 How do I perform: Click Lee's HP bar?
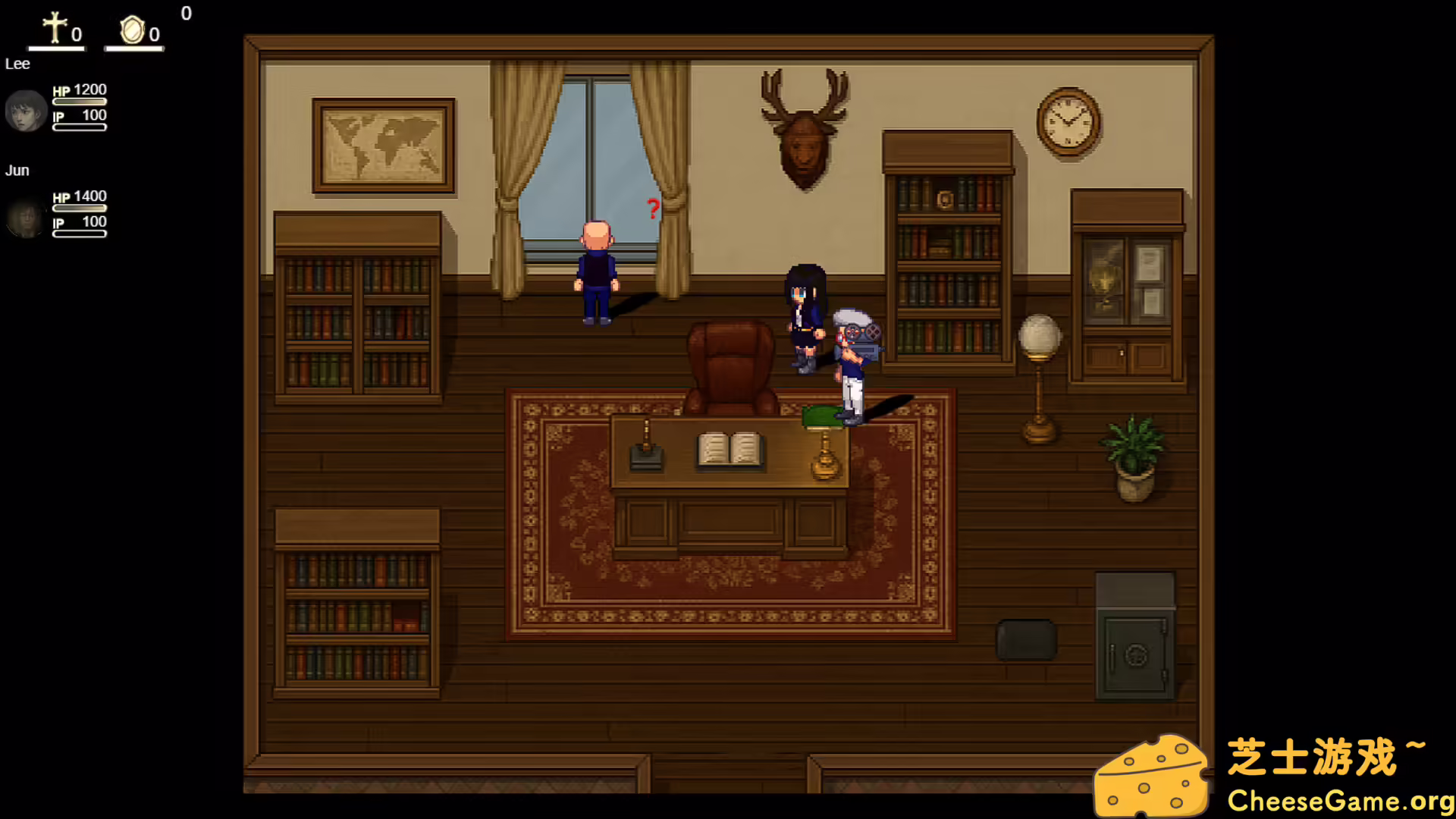[80, 101]
